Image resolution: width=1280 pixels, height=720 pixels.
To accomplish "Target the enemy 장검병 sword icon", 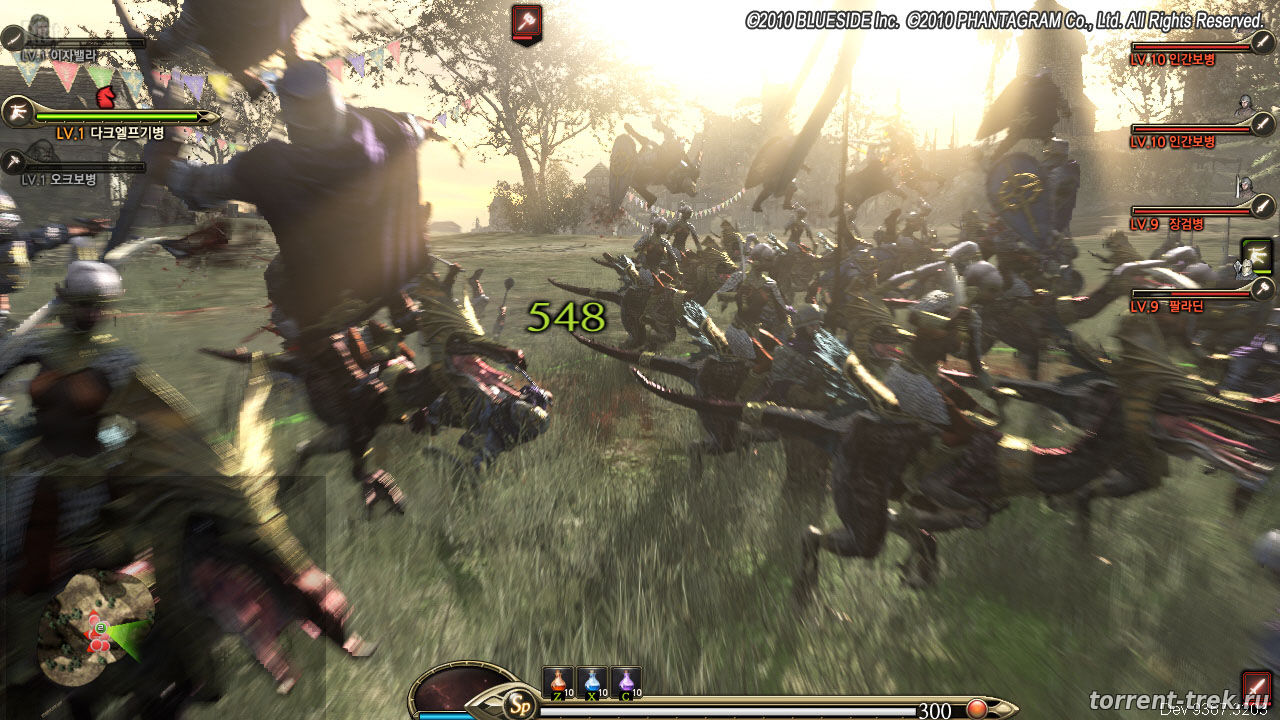I will (1262, 207).
